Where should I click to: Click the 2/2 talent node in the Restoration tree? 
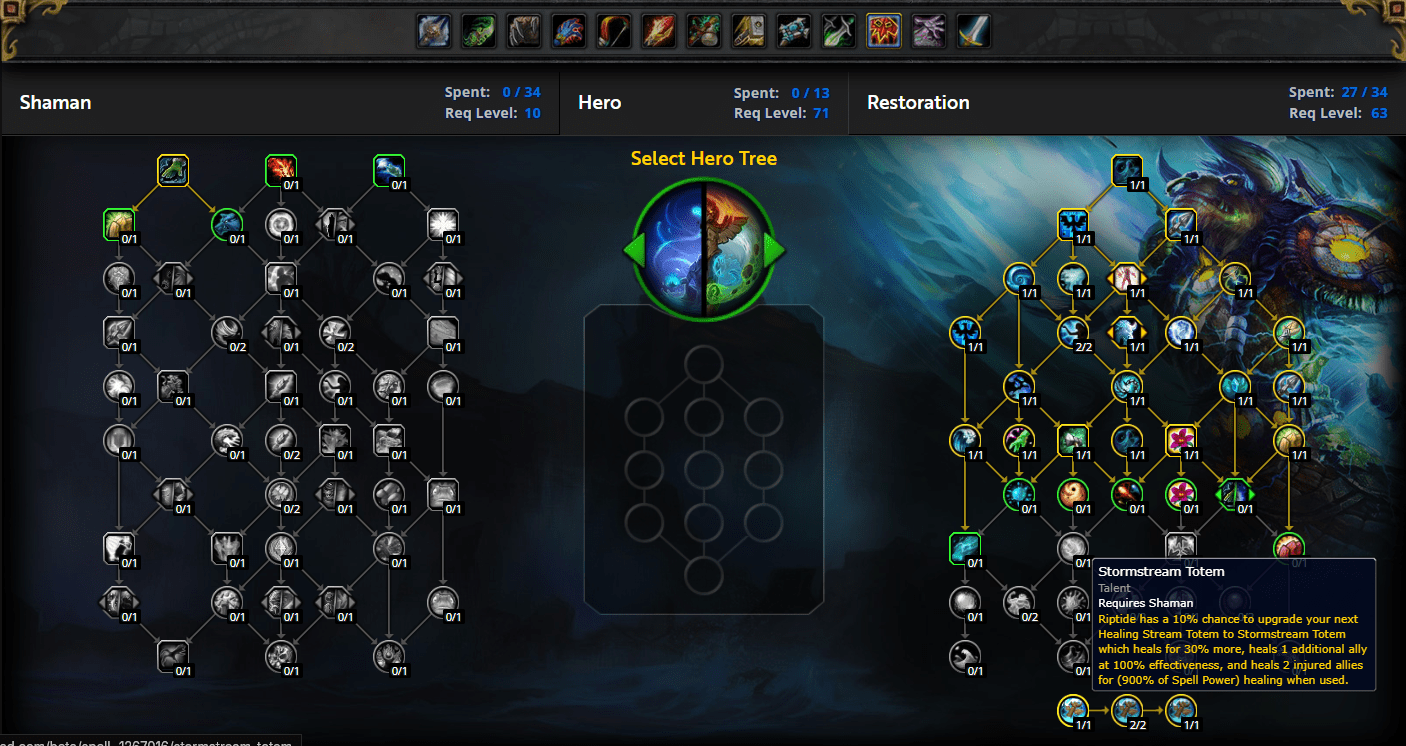[1073, 334]
